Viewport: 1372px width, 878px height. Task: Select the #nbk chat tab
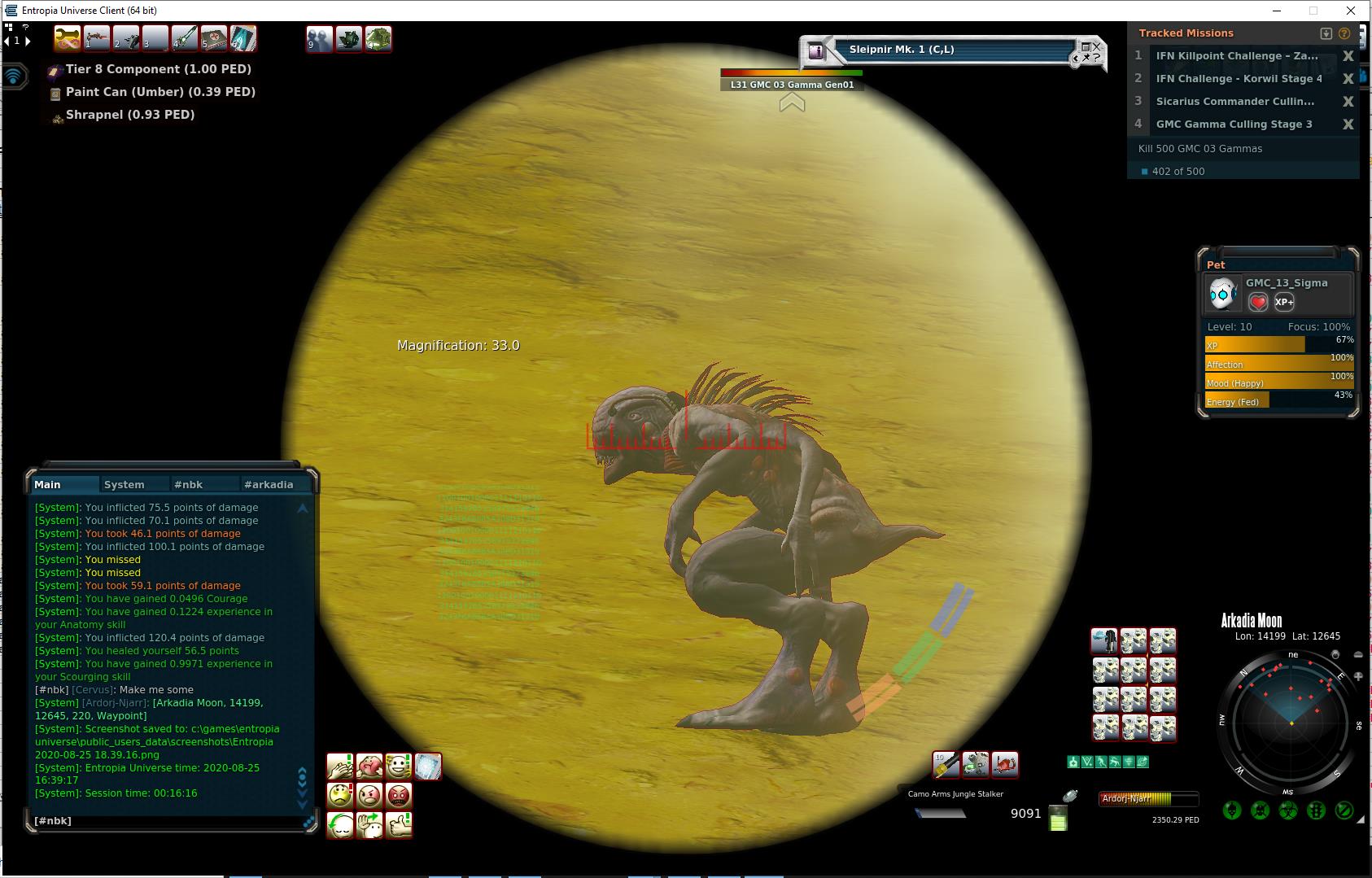(x=188, y=484)
